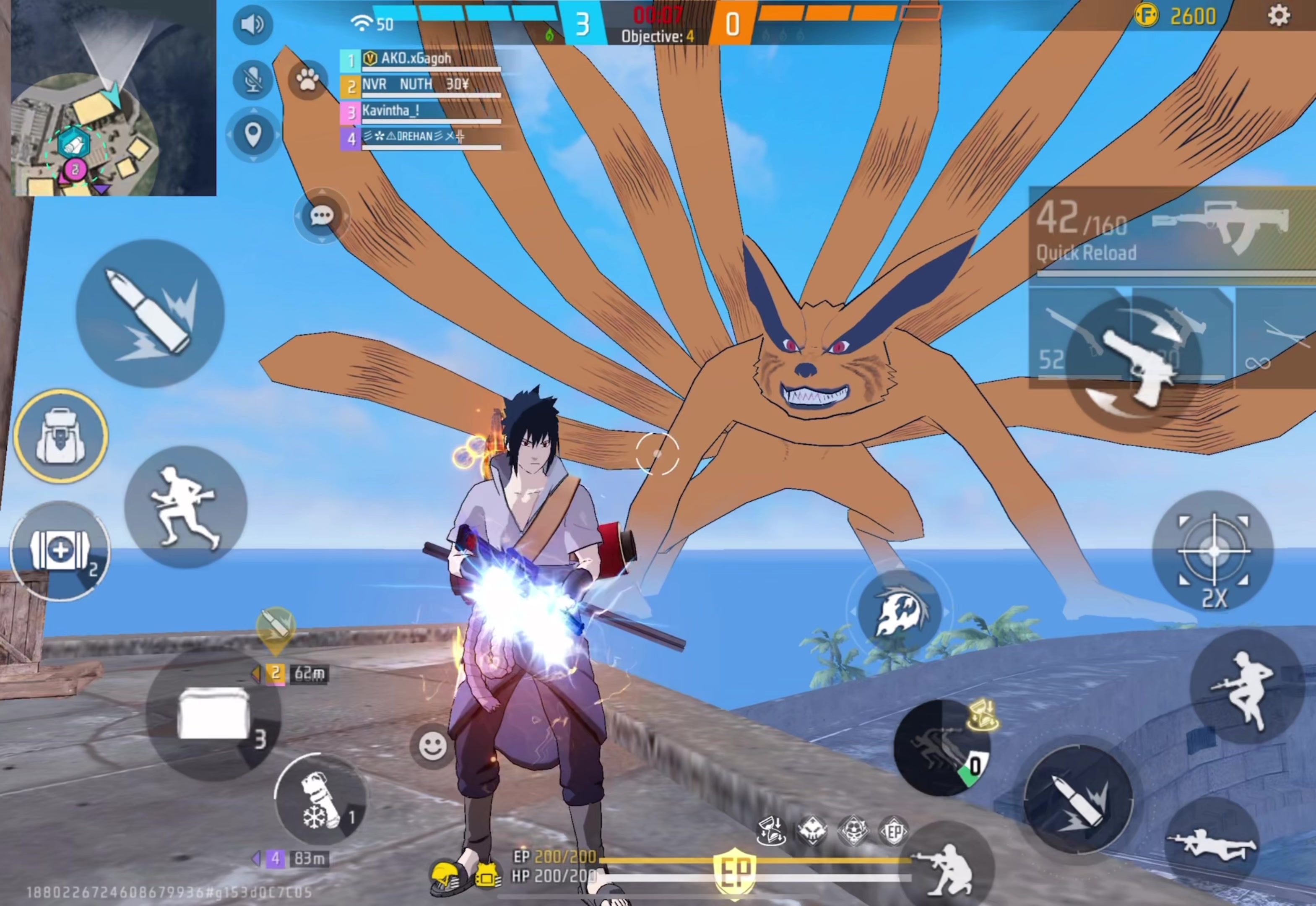This screenshot has width=1316, height=906.
Task: Open the smiley emote button
Action: pos(432,745)
